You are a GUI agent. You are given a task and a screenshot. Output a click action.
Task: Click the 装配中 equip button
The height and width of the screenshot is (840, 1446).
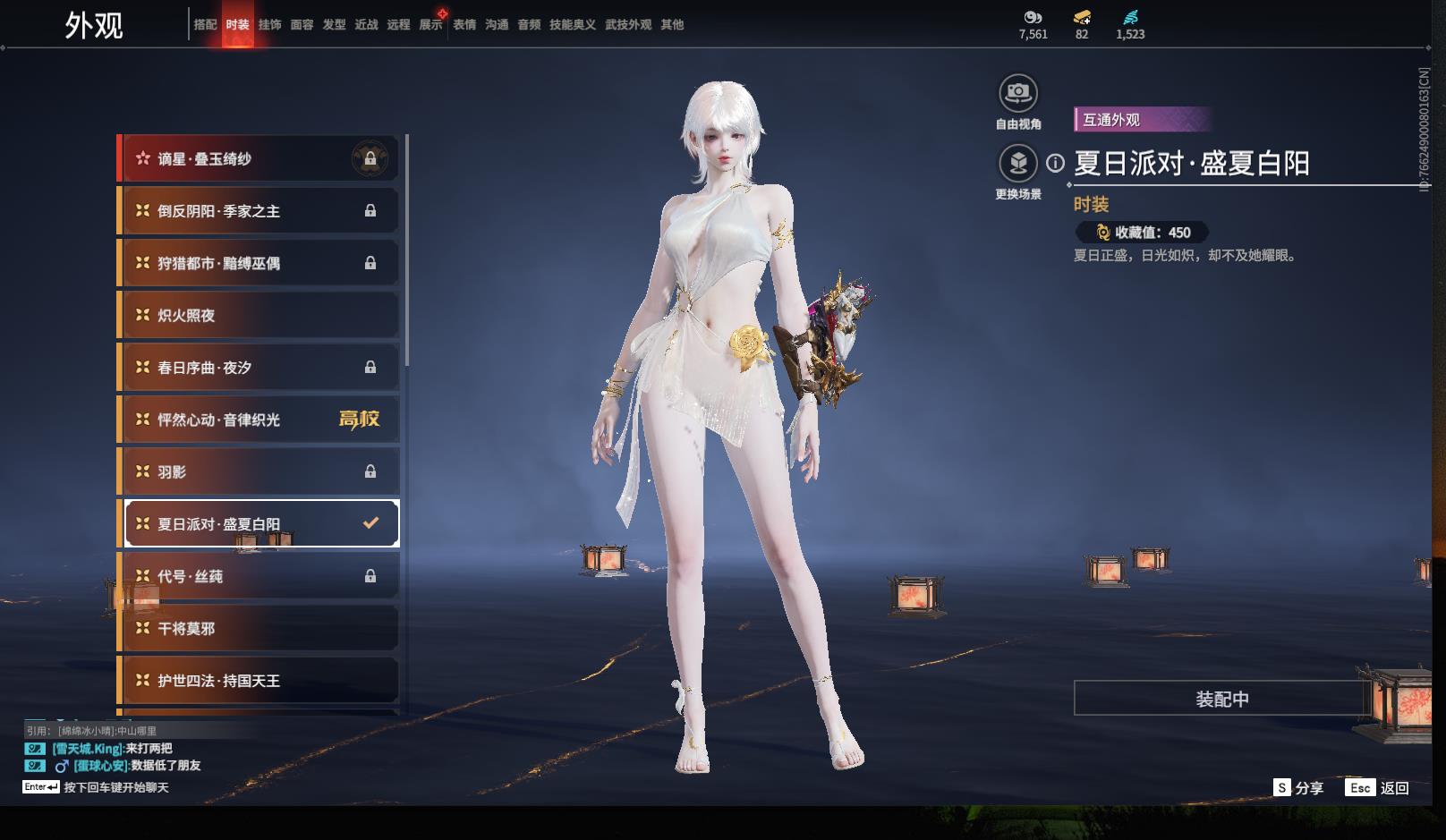1221,699
